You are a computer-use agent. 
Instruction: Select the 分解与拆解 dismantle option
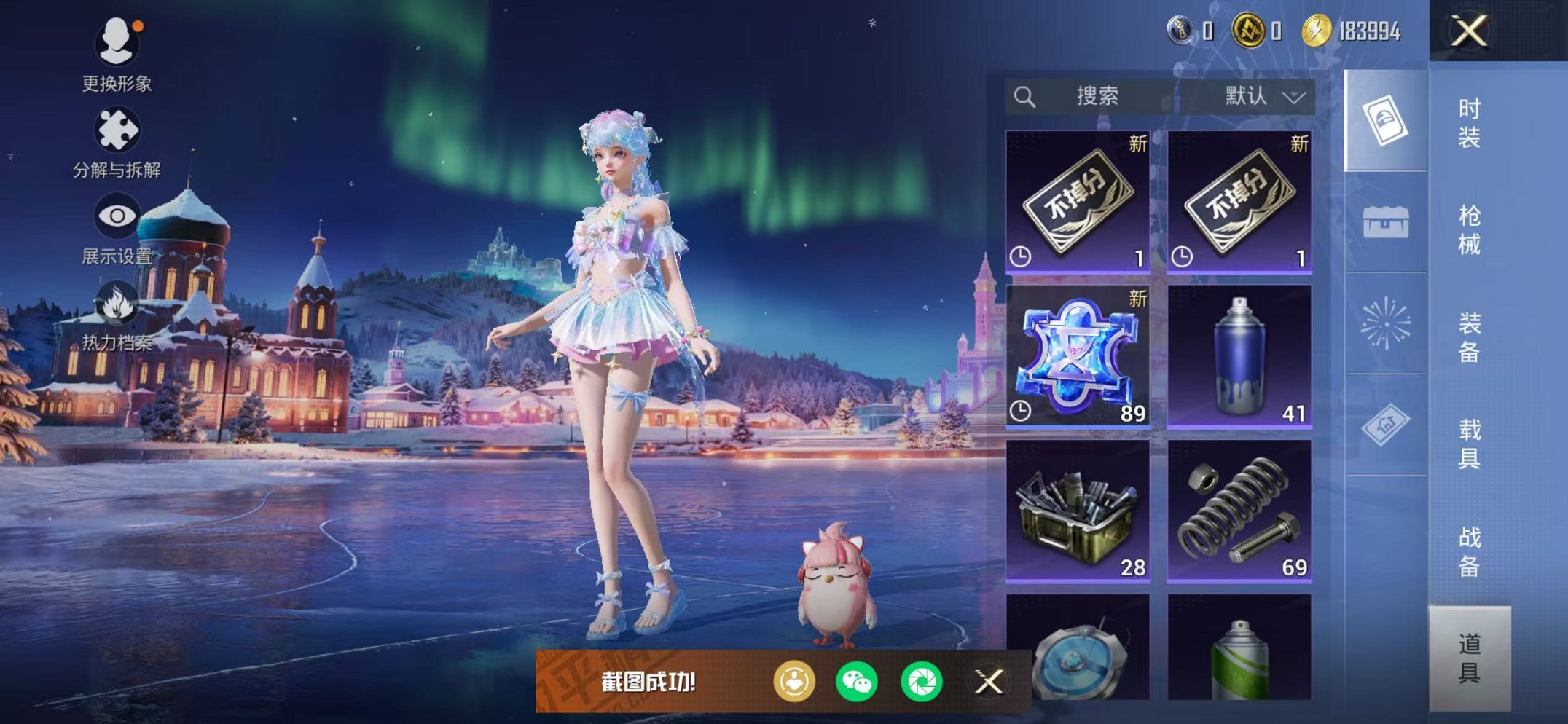tap(117, 131)
